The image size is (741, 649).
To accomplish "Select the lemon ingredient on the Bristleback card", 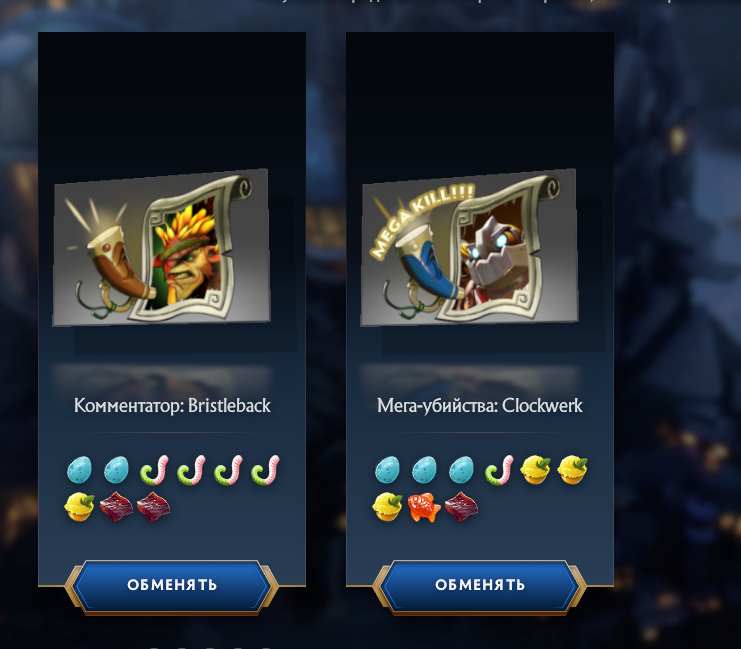I will tap(80, 507).
